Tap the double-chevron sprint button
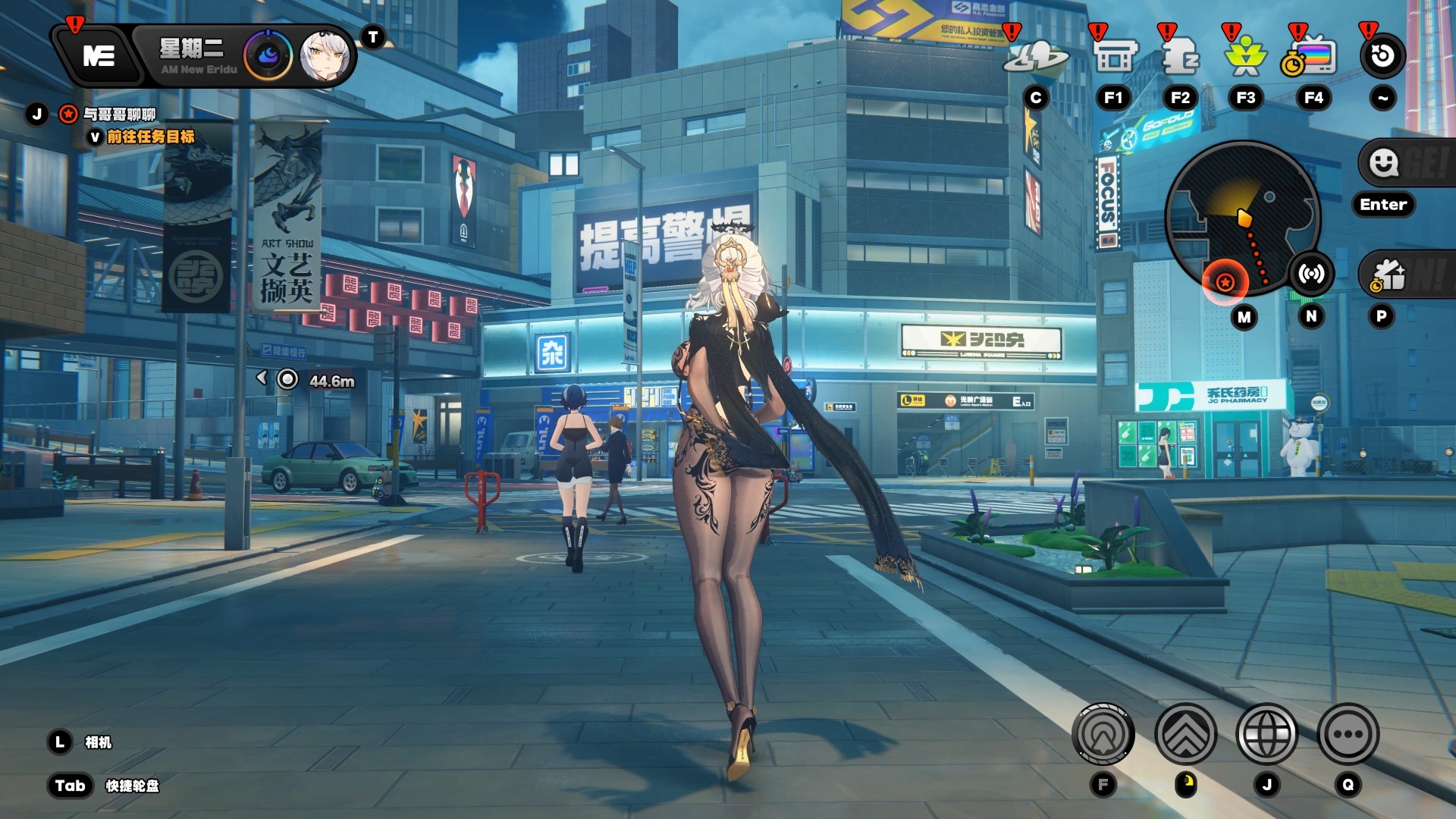 pos(1185,734)
